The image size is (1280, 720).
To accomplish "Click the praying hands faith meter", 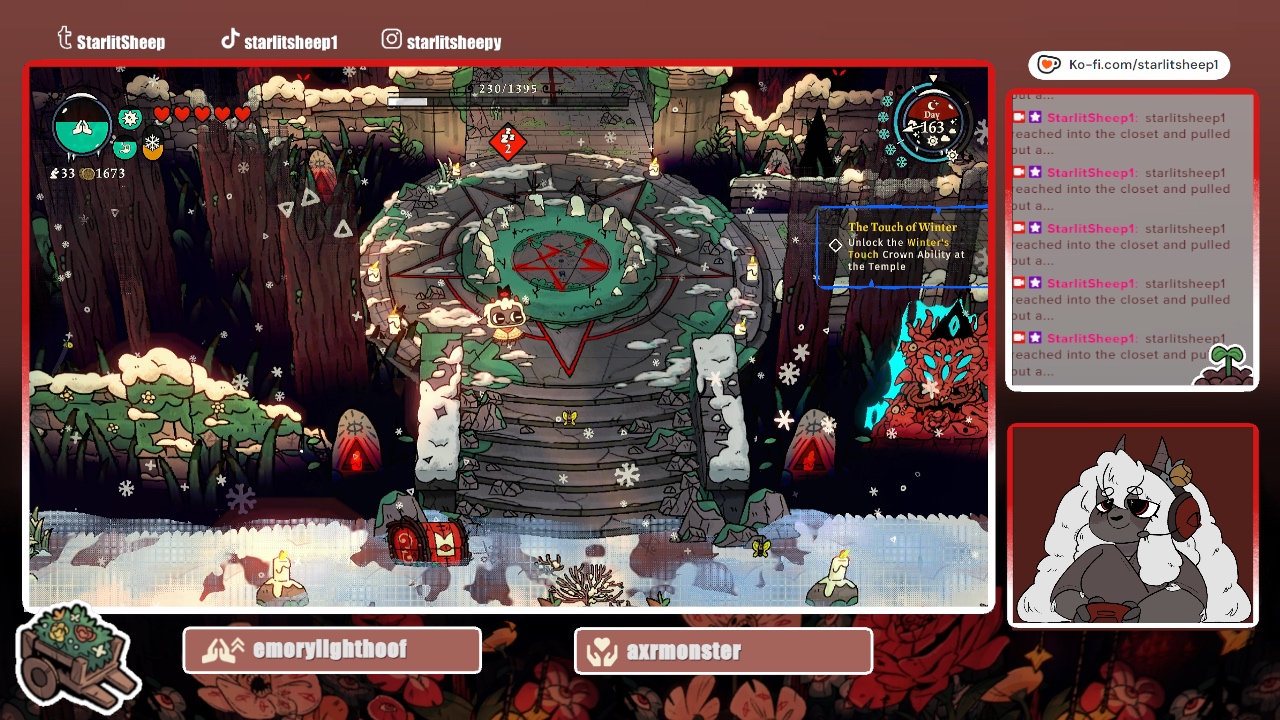I will coord(82,127).
